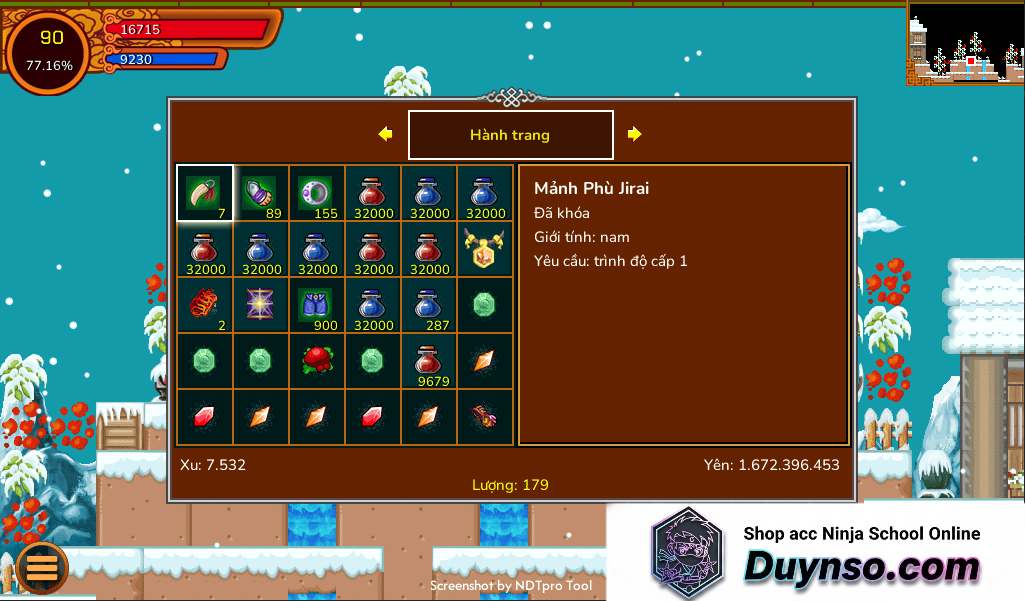Select the blue pants stack of 900
This screenshot has width=1025, height=601.
pos(317,305)
